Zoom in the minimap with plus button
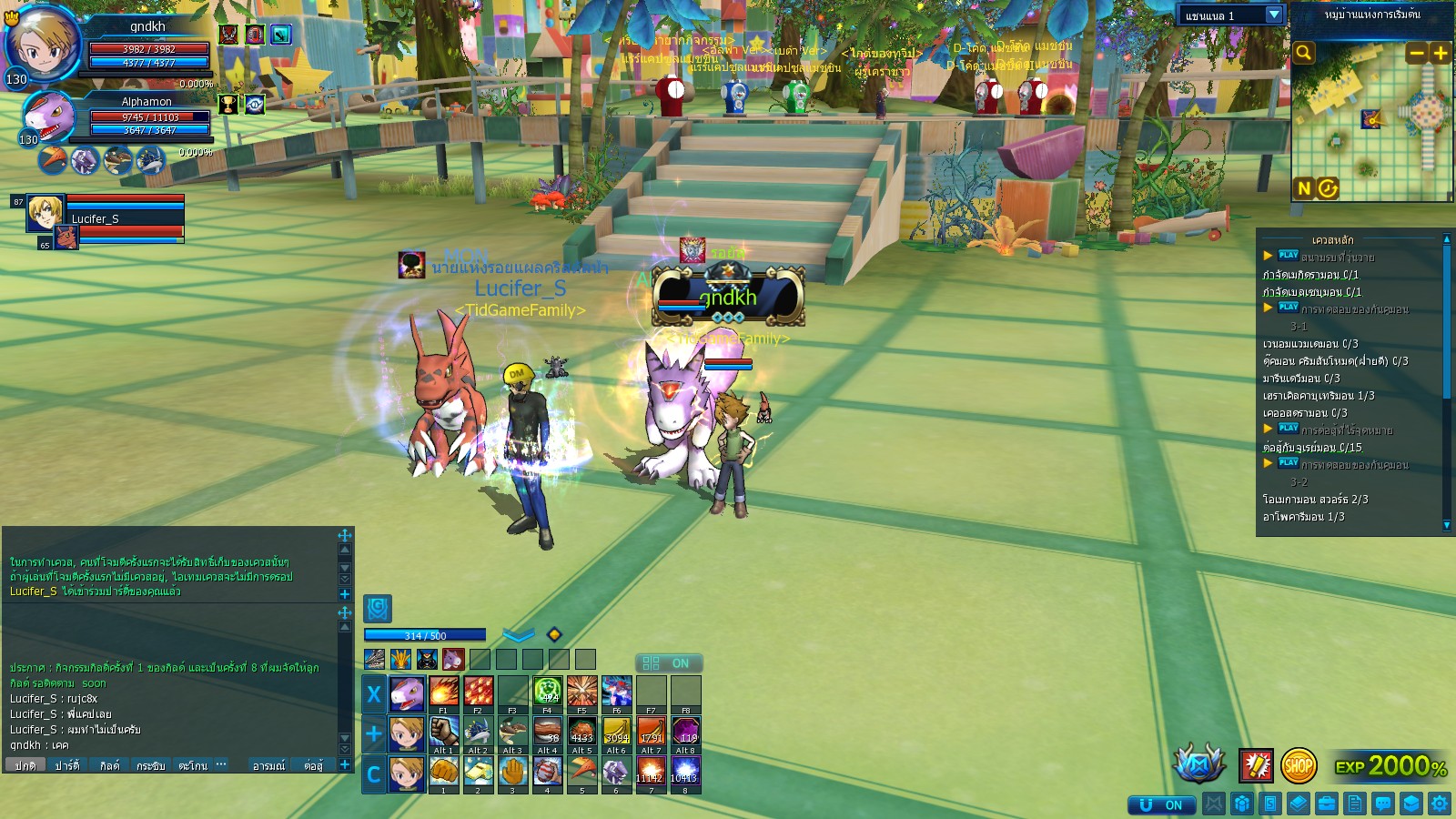Image resolution: width=1456 pixels, height=819 pixels. click(x=1441, y=53)
